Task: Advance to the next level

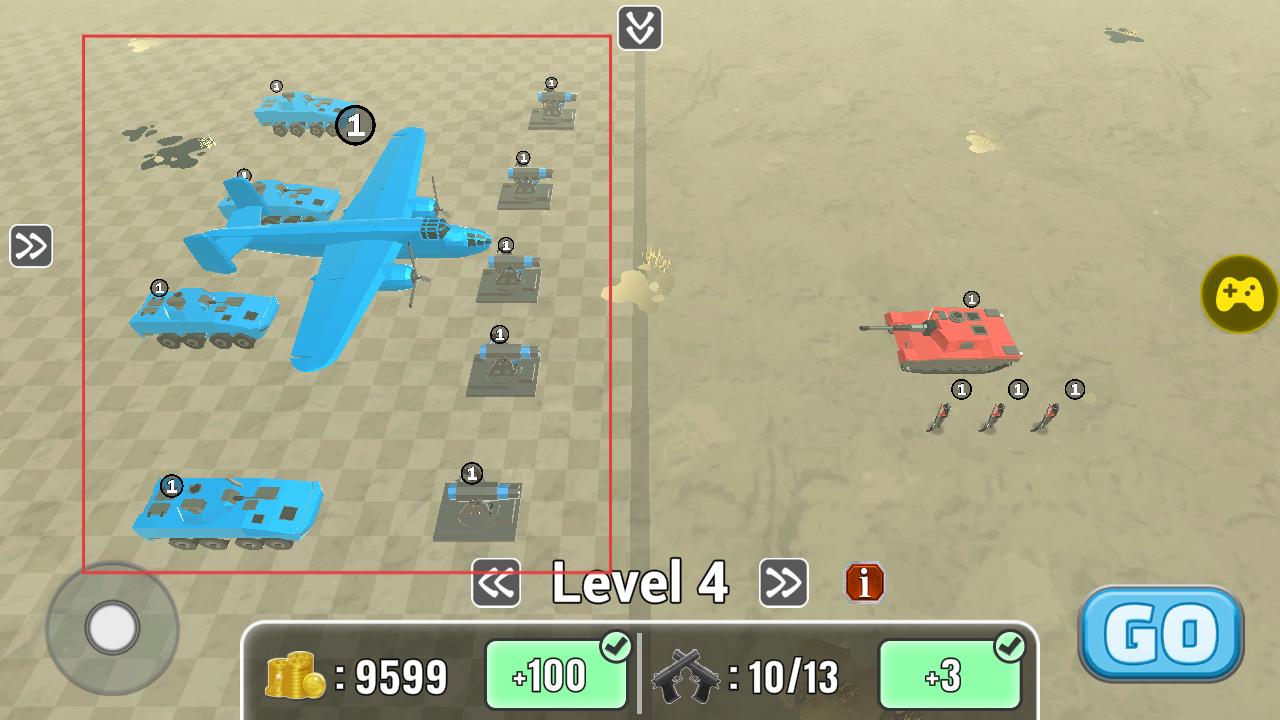Action: (783, 583)
